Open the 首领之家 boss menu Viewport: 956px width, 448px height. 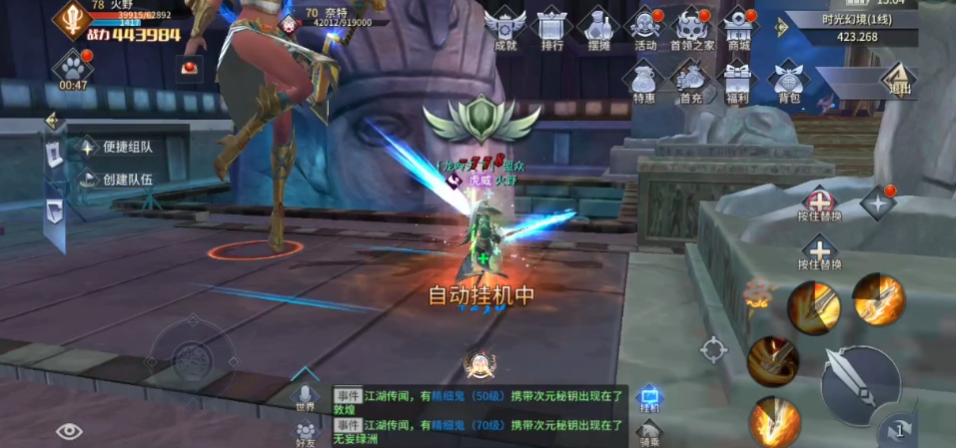pyautogui.click(x=692, y=27)
